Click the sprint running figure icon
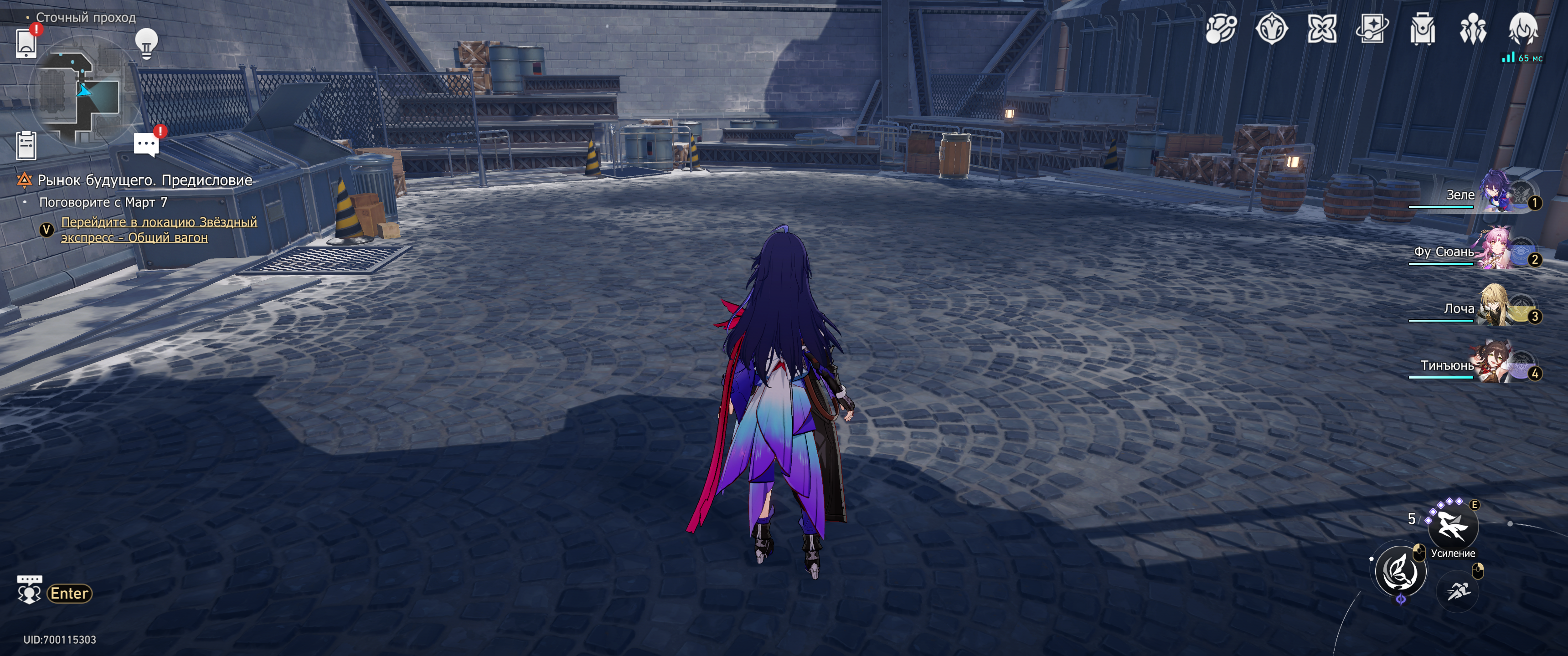Viewport: 1568px width, 656px height. click(x=1458, y=590)
